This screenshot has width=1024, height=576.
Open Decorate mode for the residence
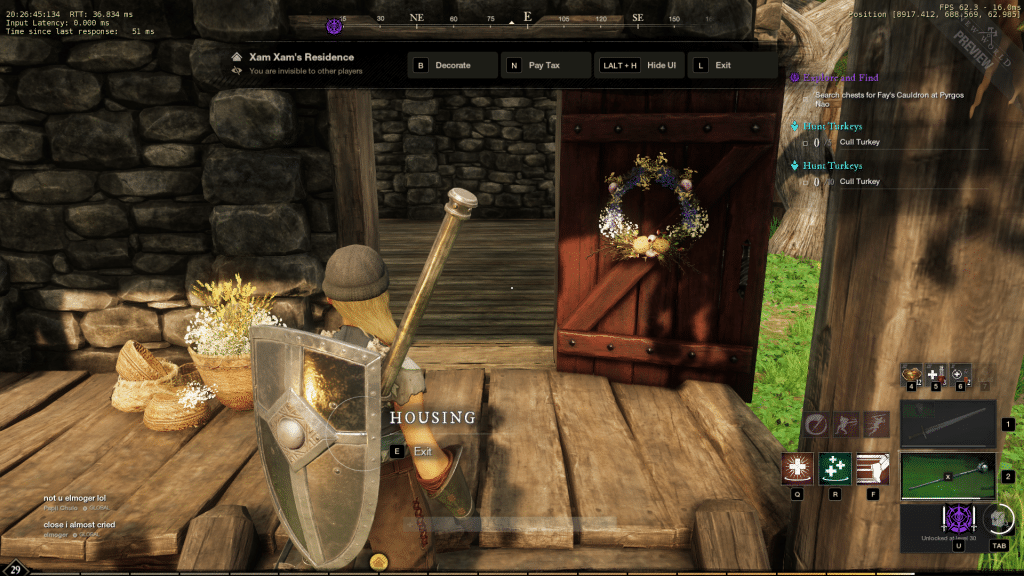point(453,65)
